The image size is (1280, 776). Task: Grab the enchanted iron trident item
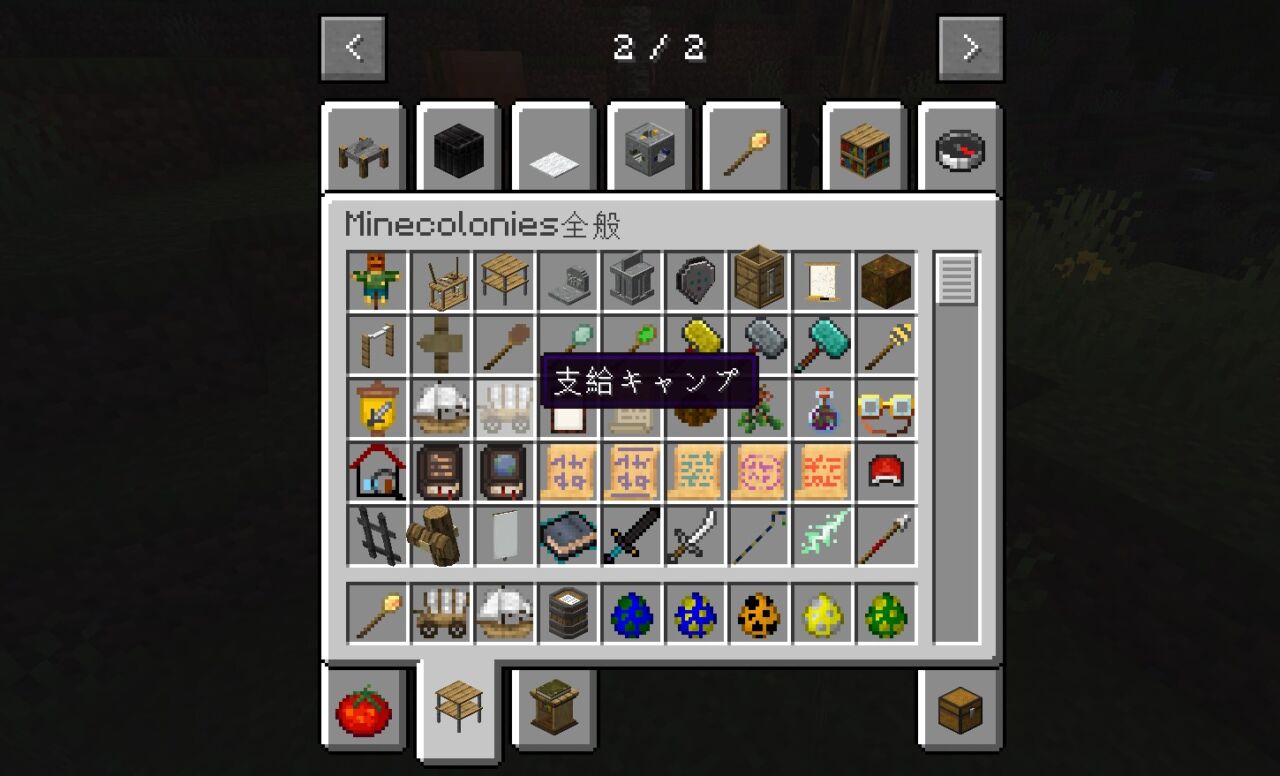(824, 535)
